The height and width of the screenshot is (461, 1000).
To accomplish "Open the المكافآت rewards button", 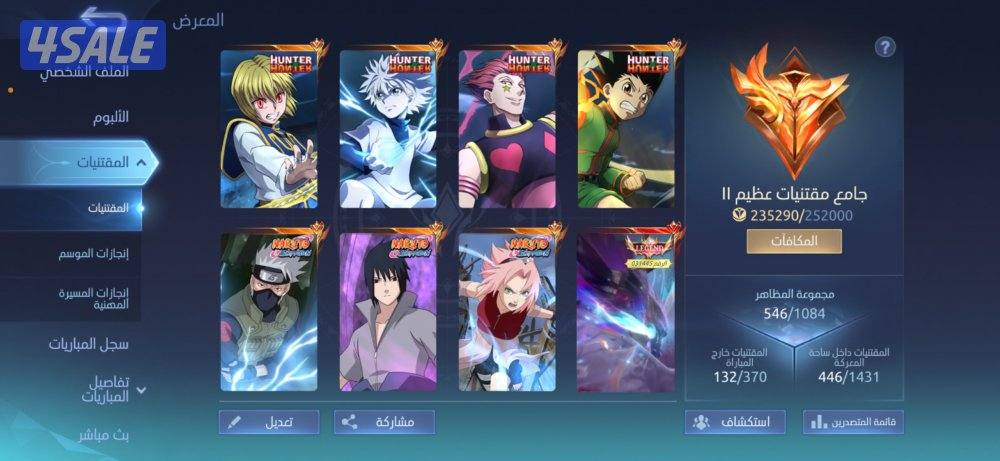I will point(793,241).
